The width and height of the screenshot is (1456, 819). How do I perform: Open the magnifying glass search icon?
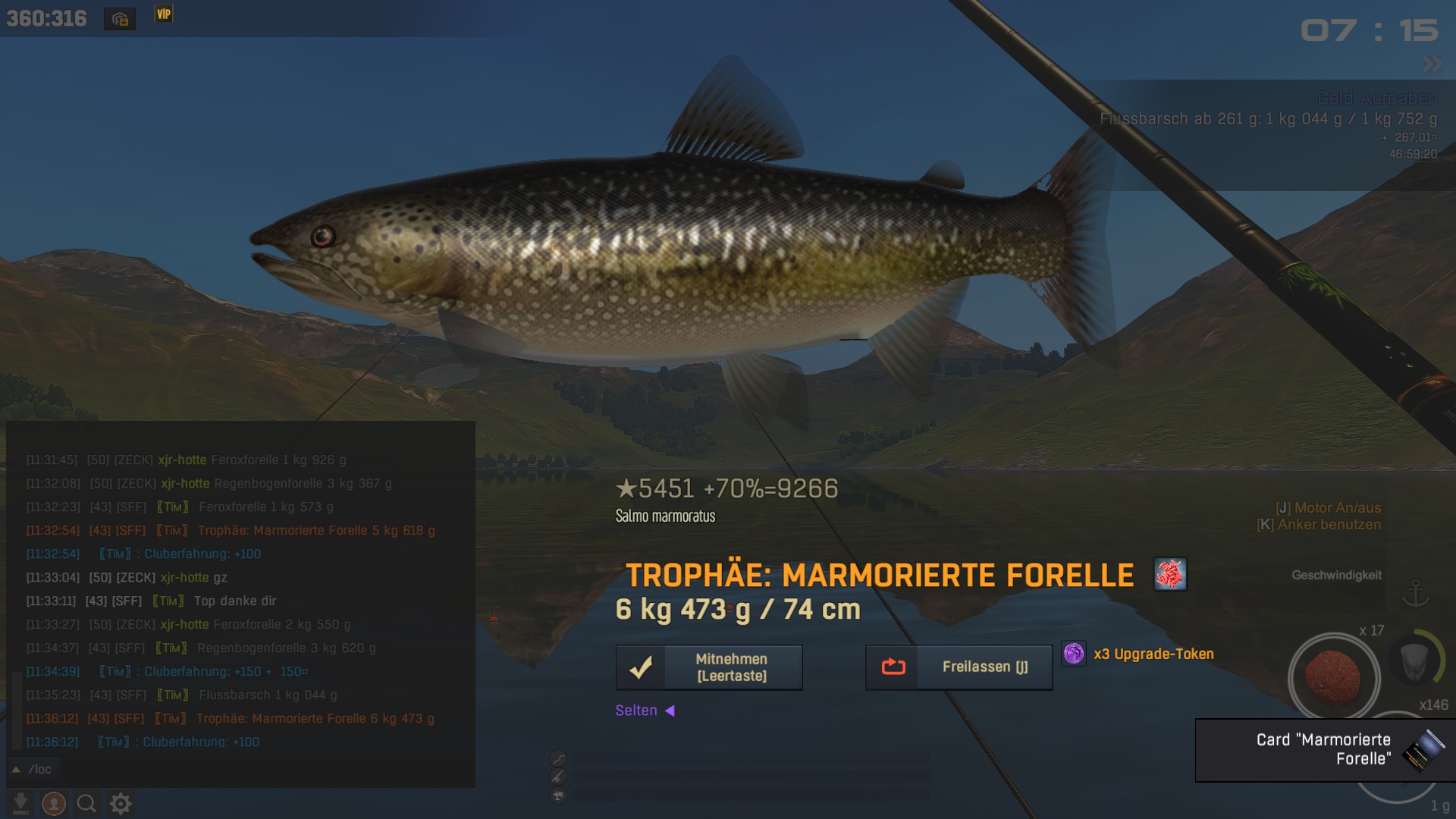tap(86, 803)
